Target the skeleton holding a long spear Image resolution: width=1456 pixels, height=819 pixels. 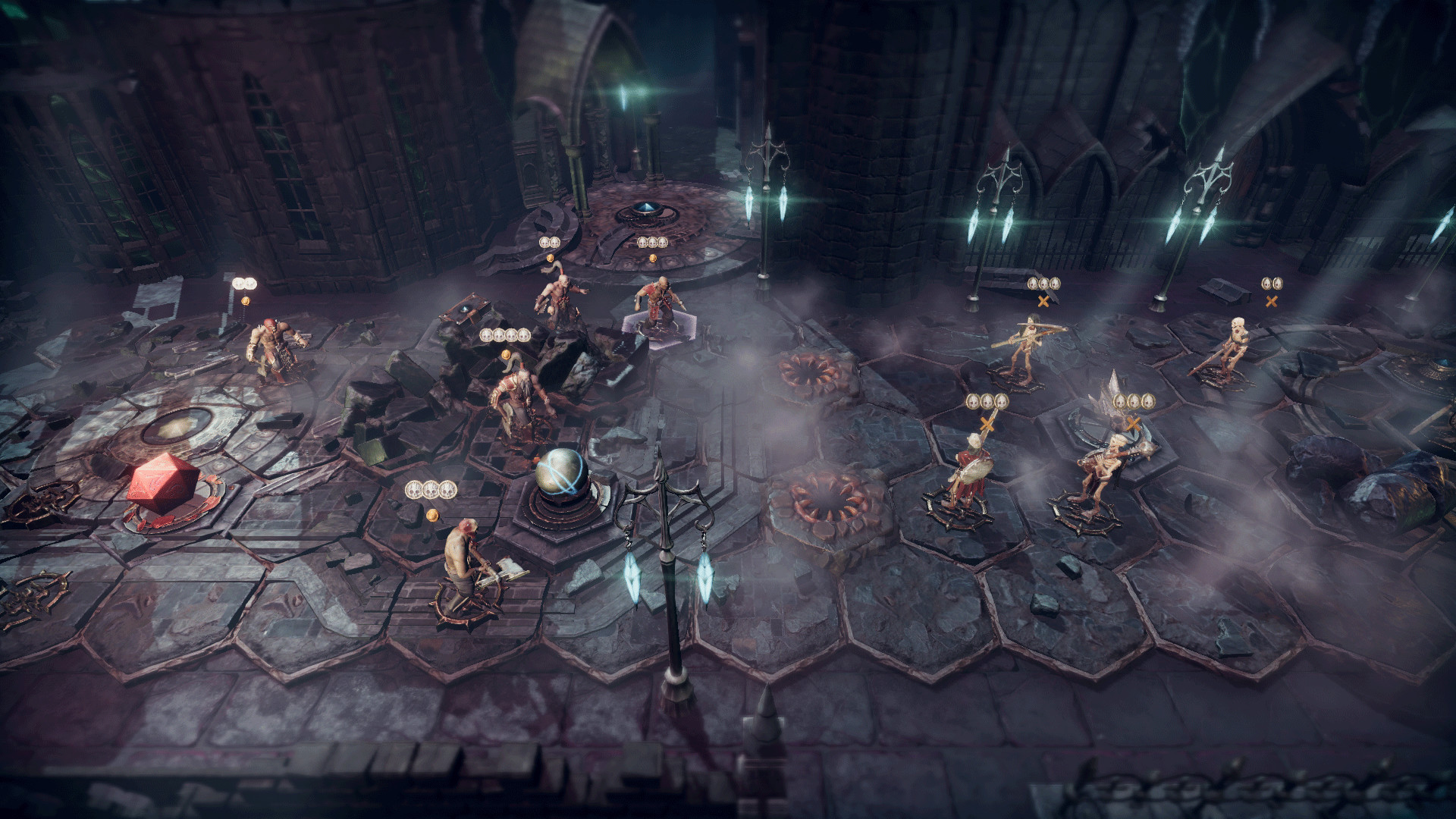[x=1025, y=345]
